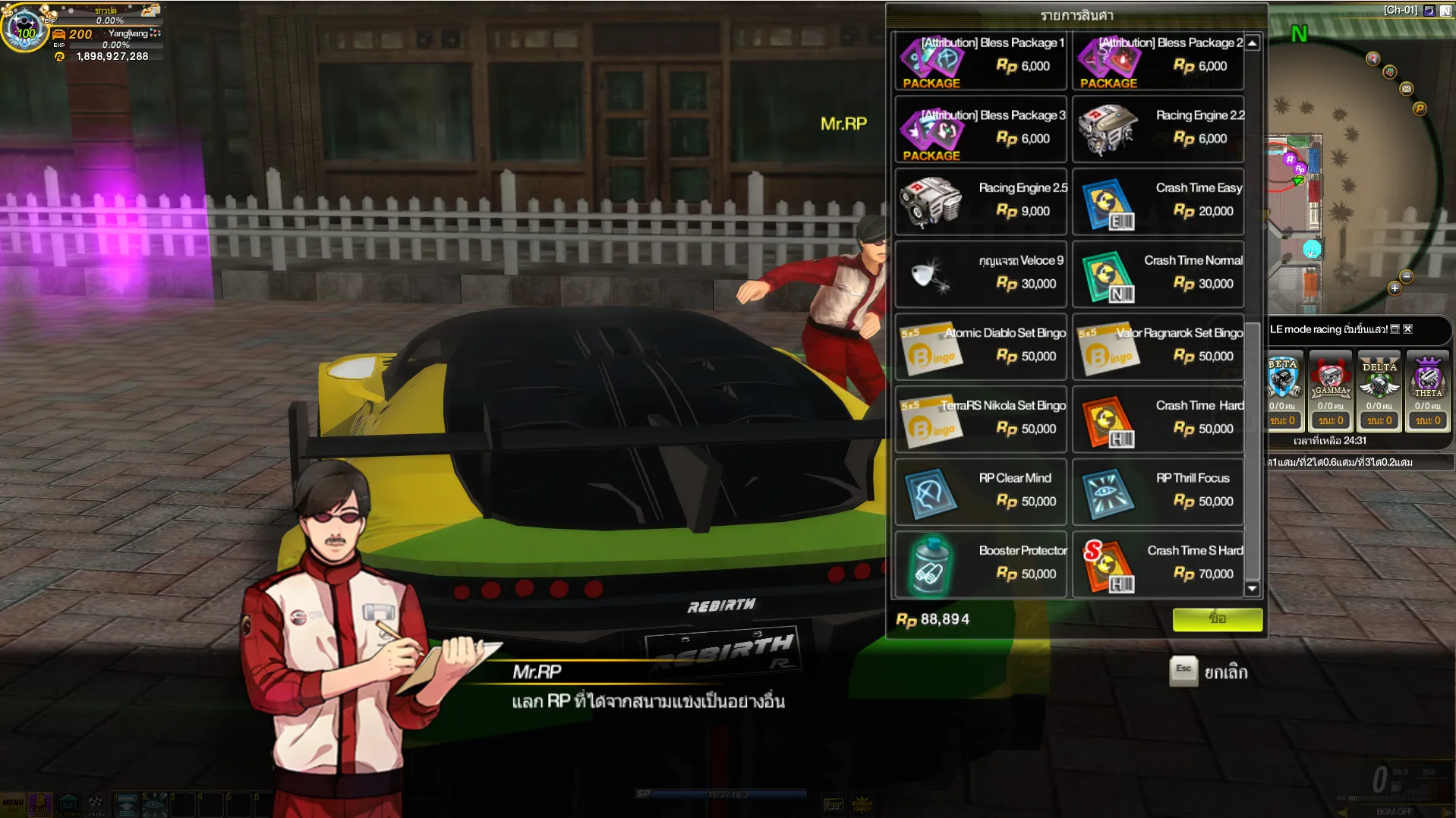
Task: Select Valor Ragnarok Set Bingo
Action: click(1158, 347)
